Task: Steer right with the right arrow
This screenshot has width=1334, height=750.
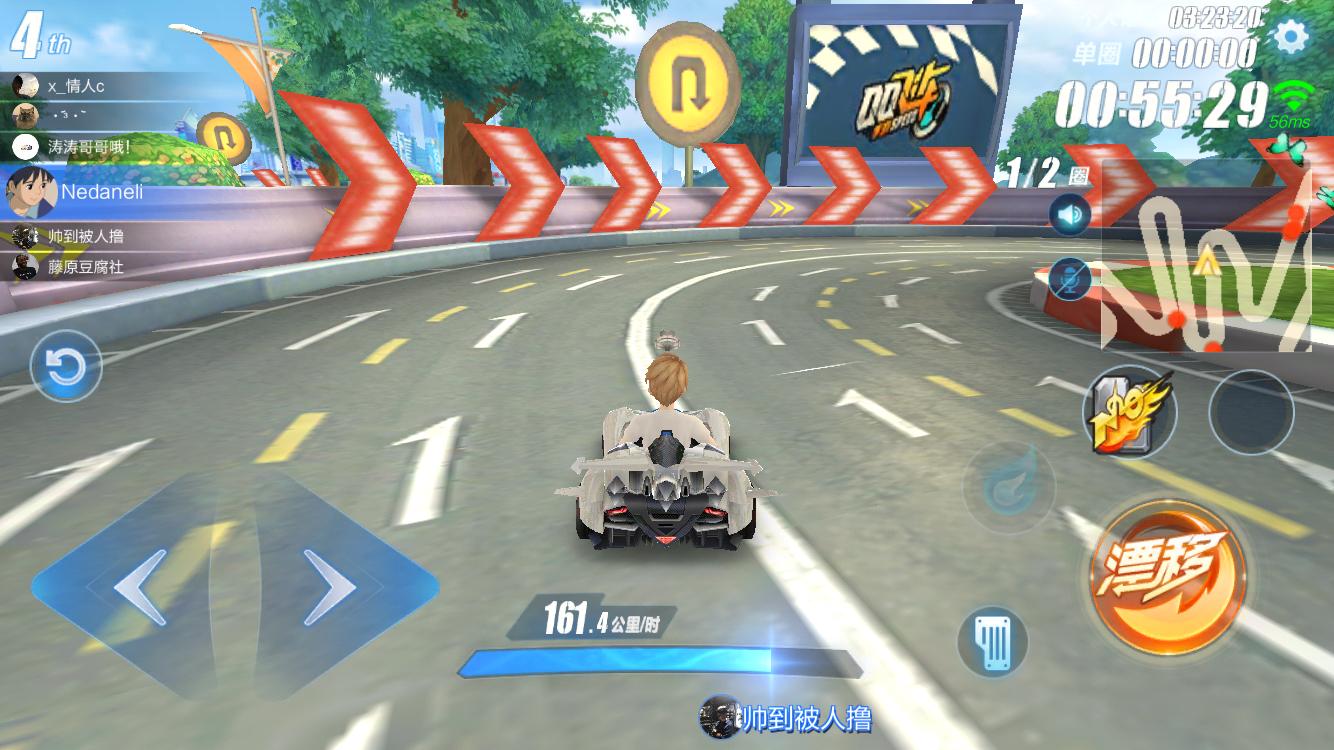Action: tap(332, 587)
